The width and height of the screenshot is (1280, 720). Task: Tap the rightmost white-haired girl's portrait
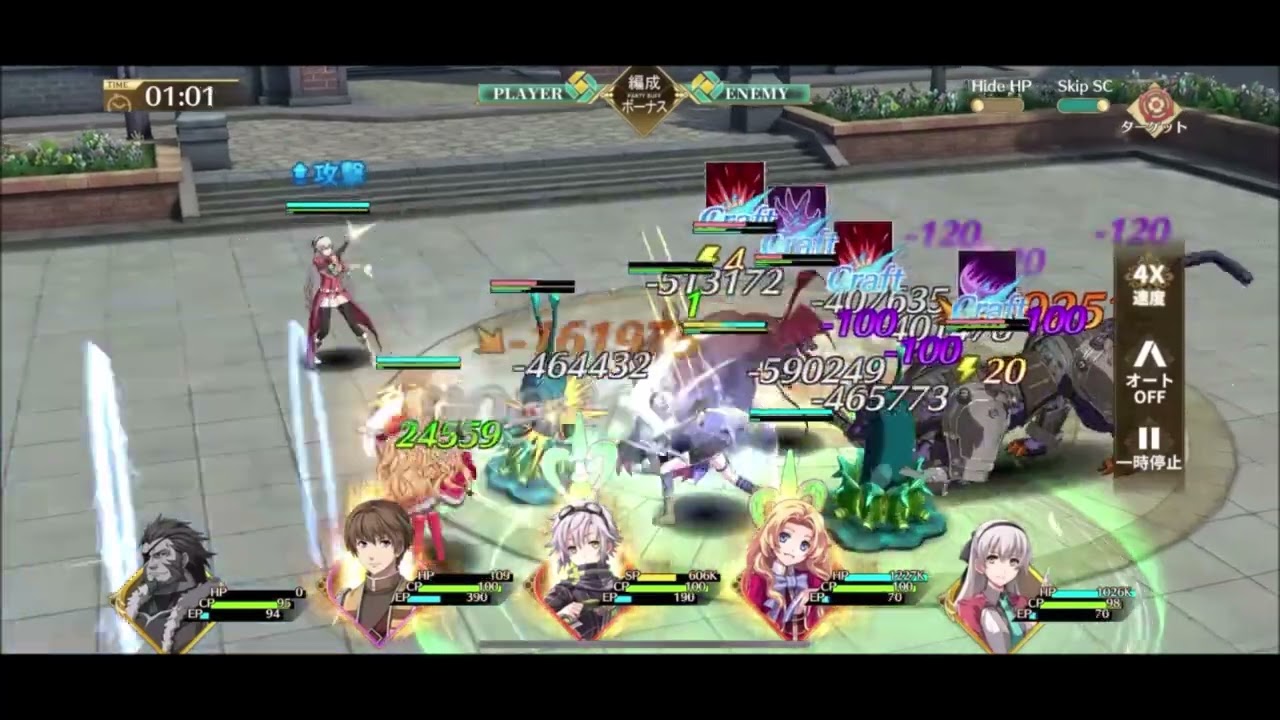tap(990, 560)
